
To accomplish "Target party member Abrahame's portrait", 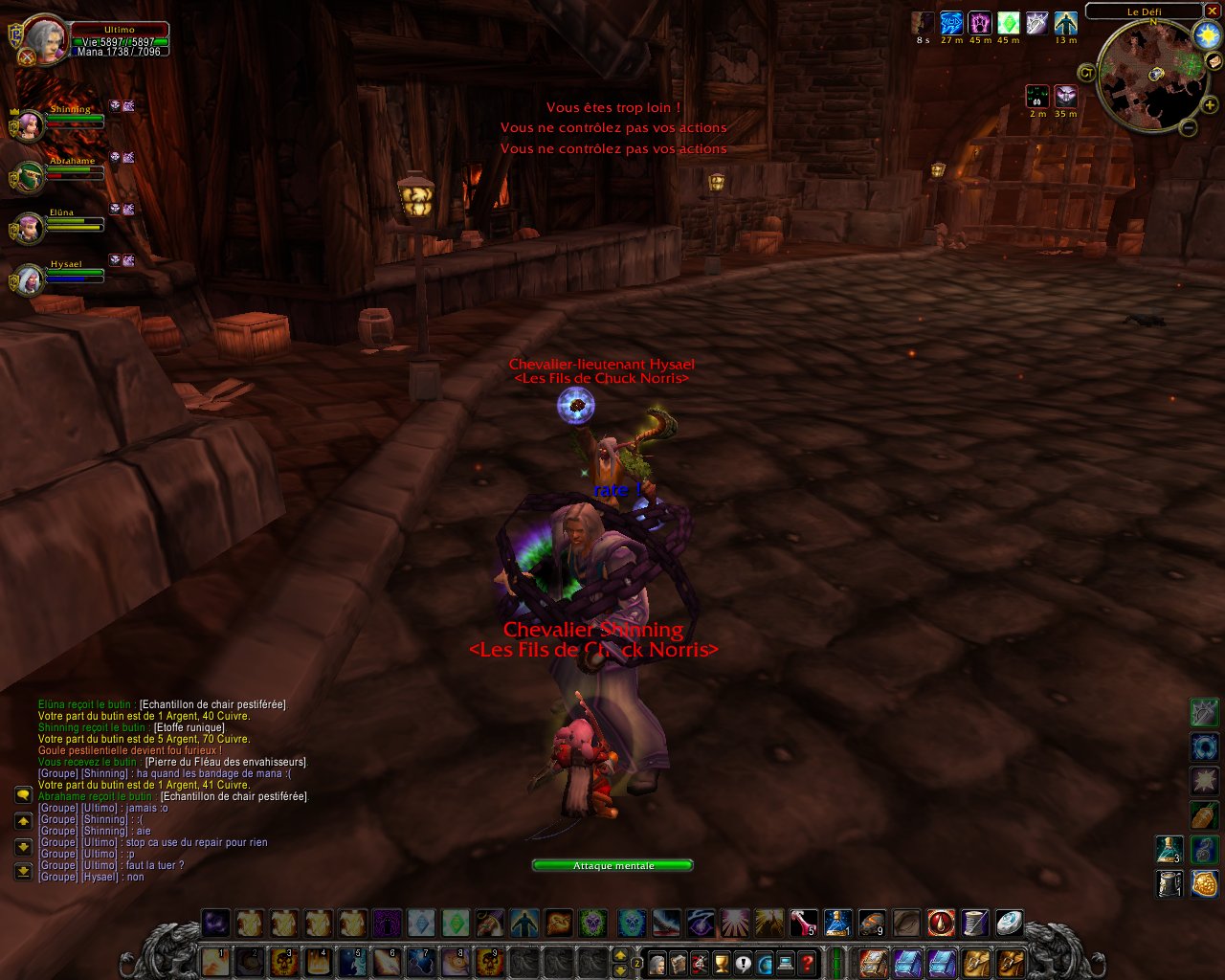I will (x=29, y=176).
